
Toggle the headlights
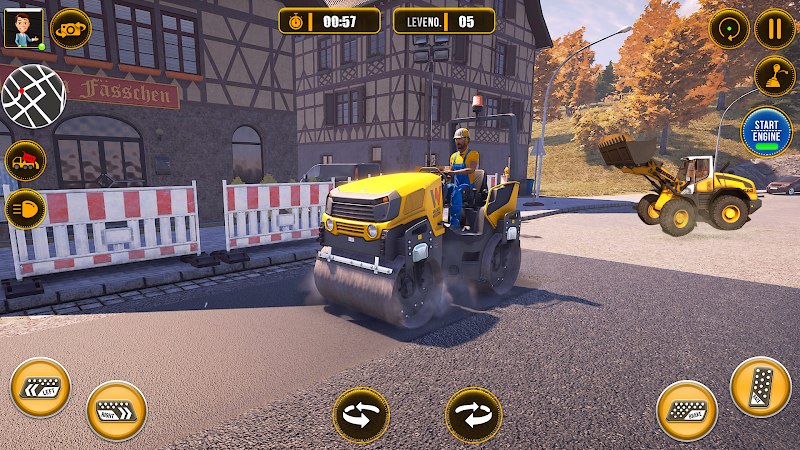[x=25, y=210]
